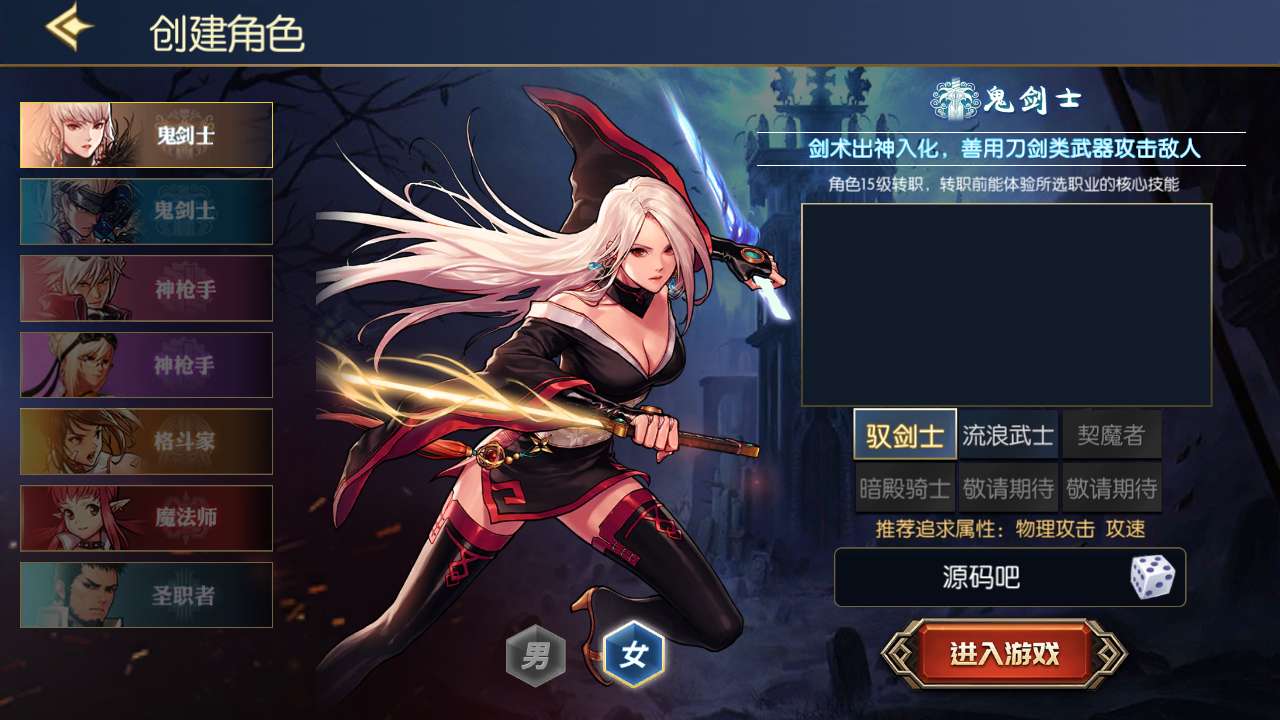Viewport: 1280px width, 720px height.
Task: Select the male 鬼剑士 class portrait
Action: (145, 212)
